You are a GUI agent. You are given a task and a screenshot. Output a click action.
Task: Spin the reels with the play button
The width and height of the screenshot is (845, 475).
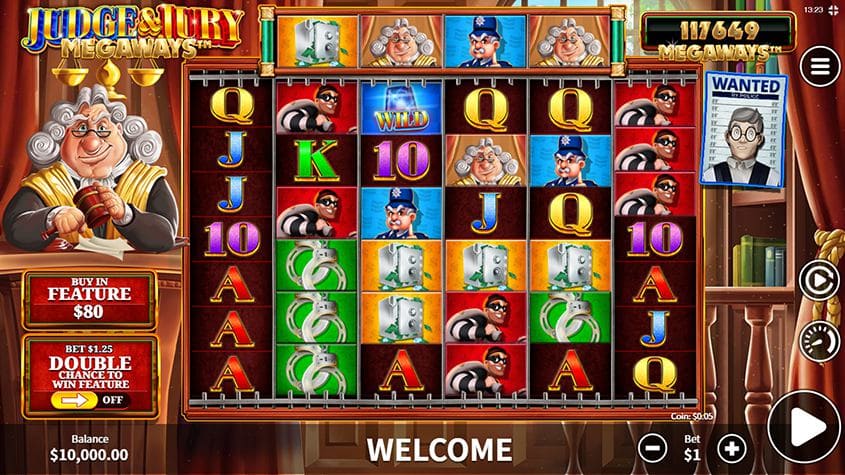(x=804, y=427)
